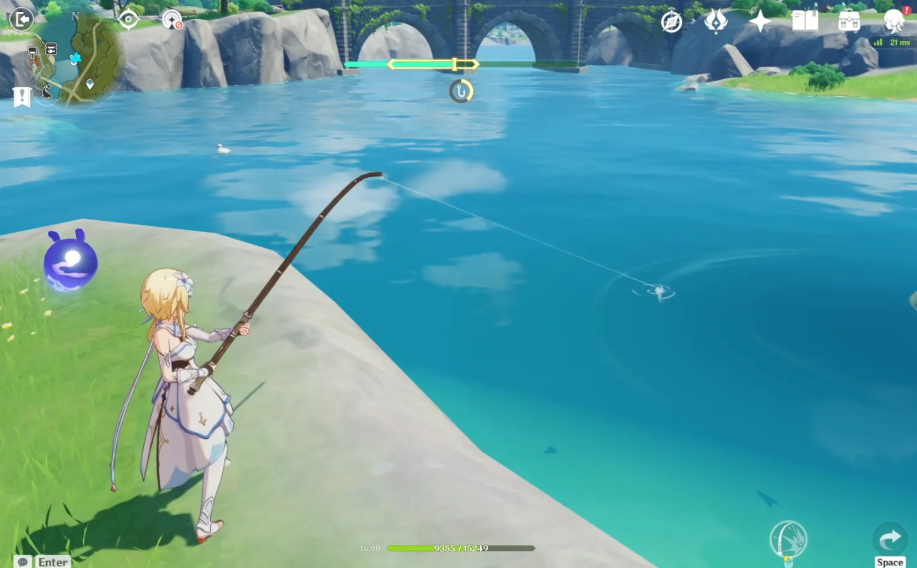
Task: Open the Paimon menu portrait
Action: tap(893, 20)
